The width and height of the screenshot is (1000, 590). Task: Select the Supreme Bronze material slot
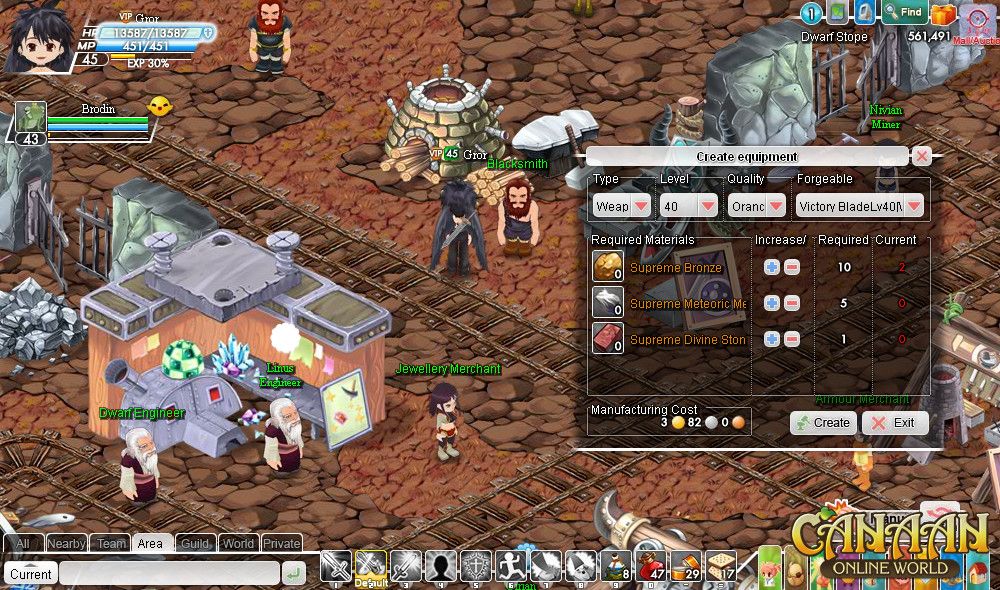pos(608,267)
